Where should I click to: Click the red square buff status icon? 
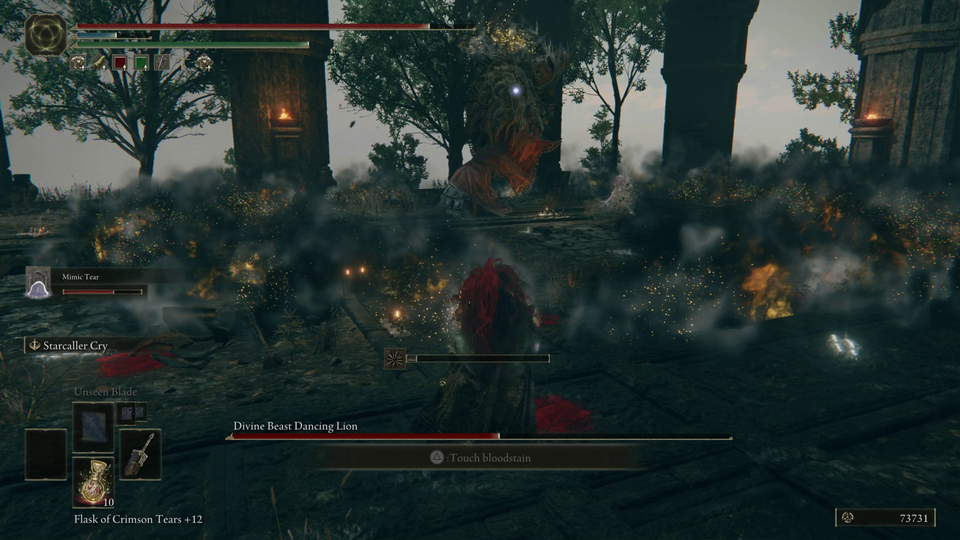point(120,62)
